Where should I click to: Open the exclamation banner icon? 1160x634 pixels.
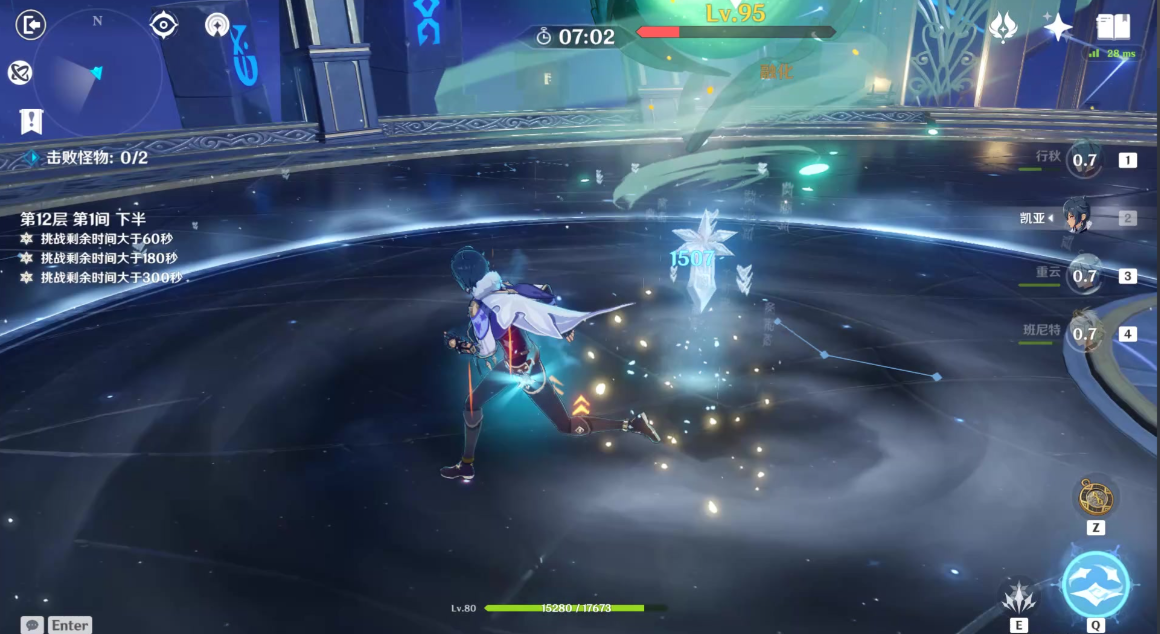coord(31,122)
